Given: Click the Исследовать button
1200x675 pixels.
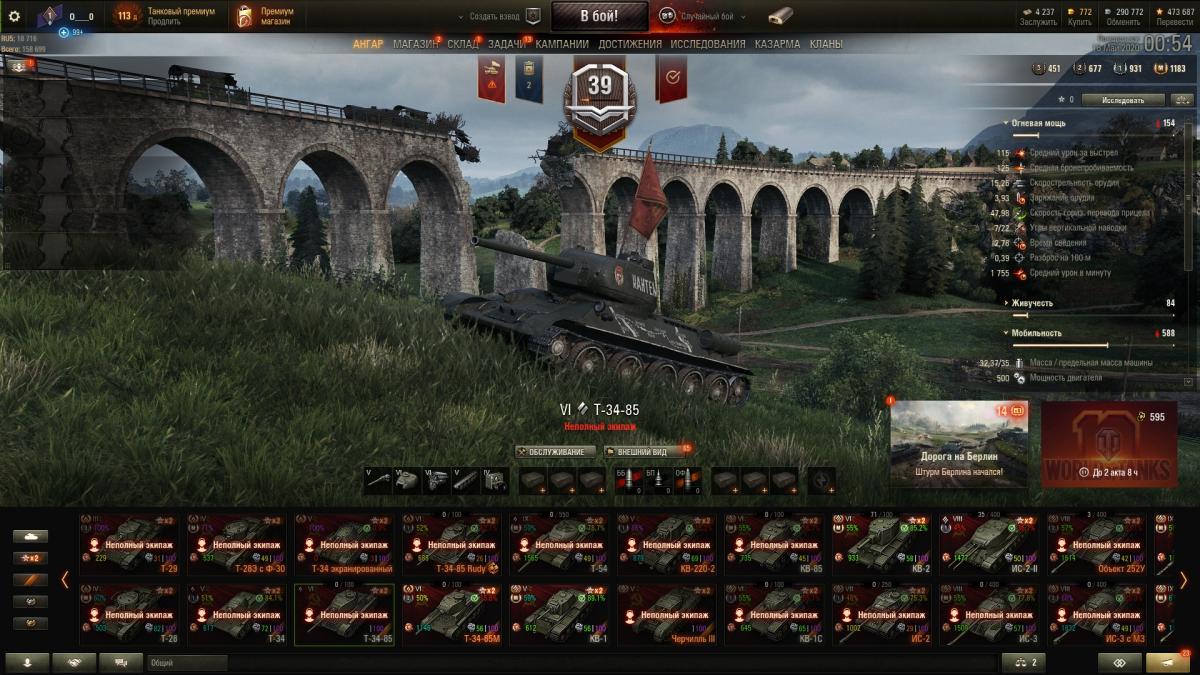Looking at the screenshot, I should 1122,100.
